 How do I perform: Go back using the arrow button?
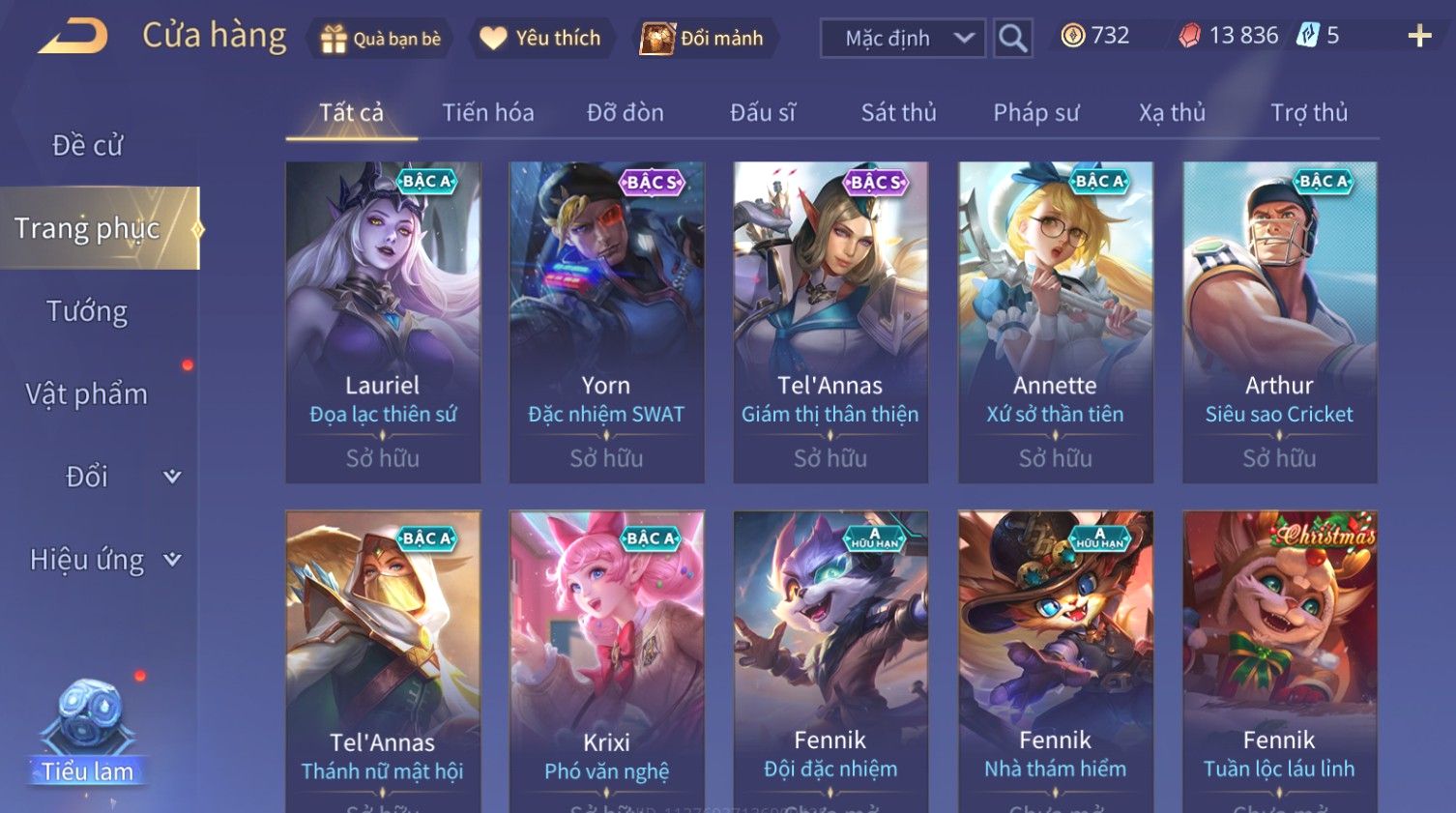coord(73,38)
